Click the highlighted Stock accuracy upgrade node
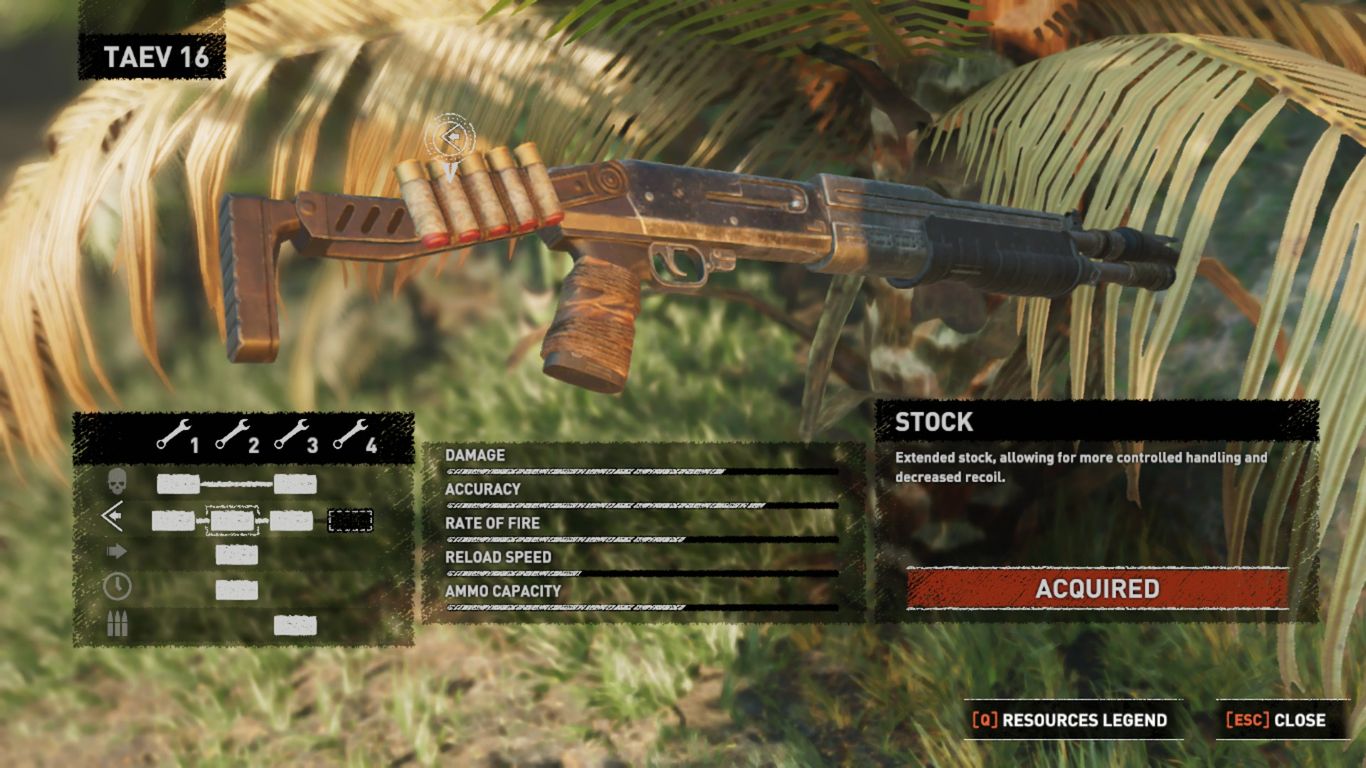Viewport: 1366px width, 768px height. 232,520
